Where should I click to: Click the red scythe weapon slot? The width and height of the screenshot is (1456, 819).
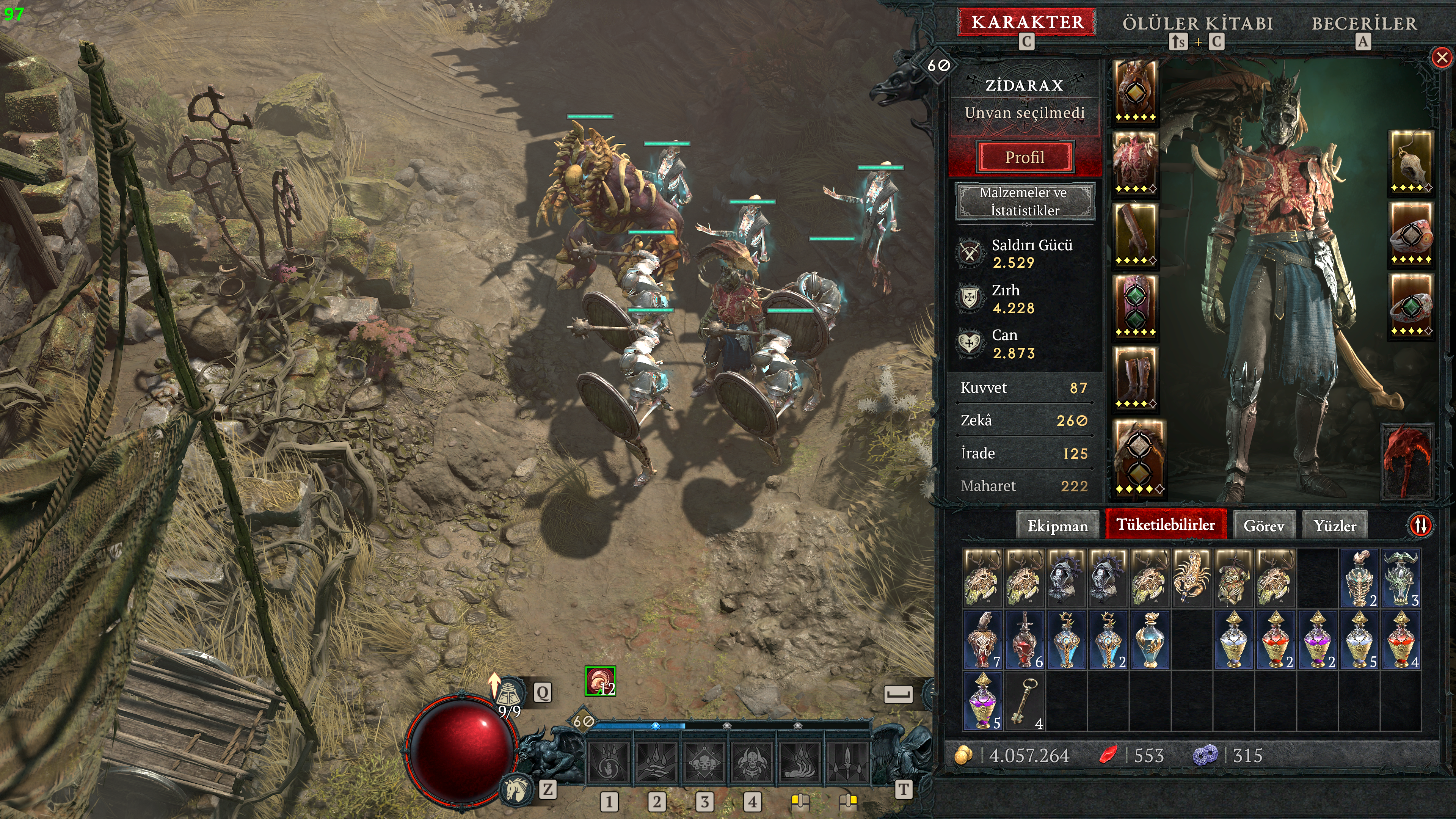click(x=1408, y=461)
